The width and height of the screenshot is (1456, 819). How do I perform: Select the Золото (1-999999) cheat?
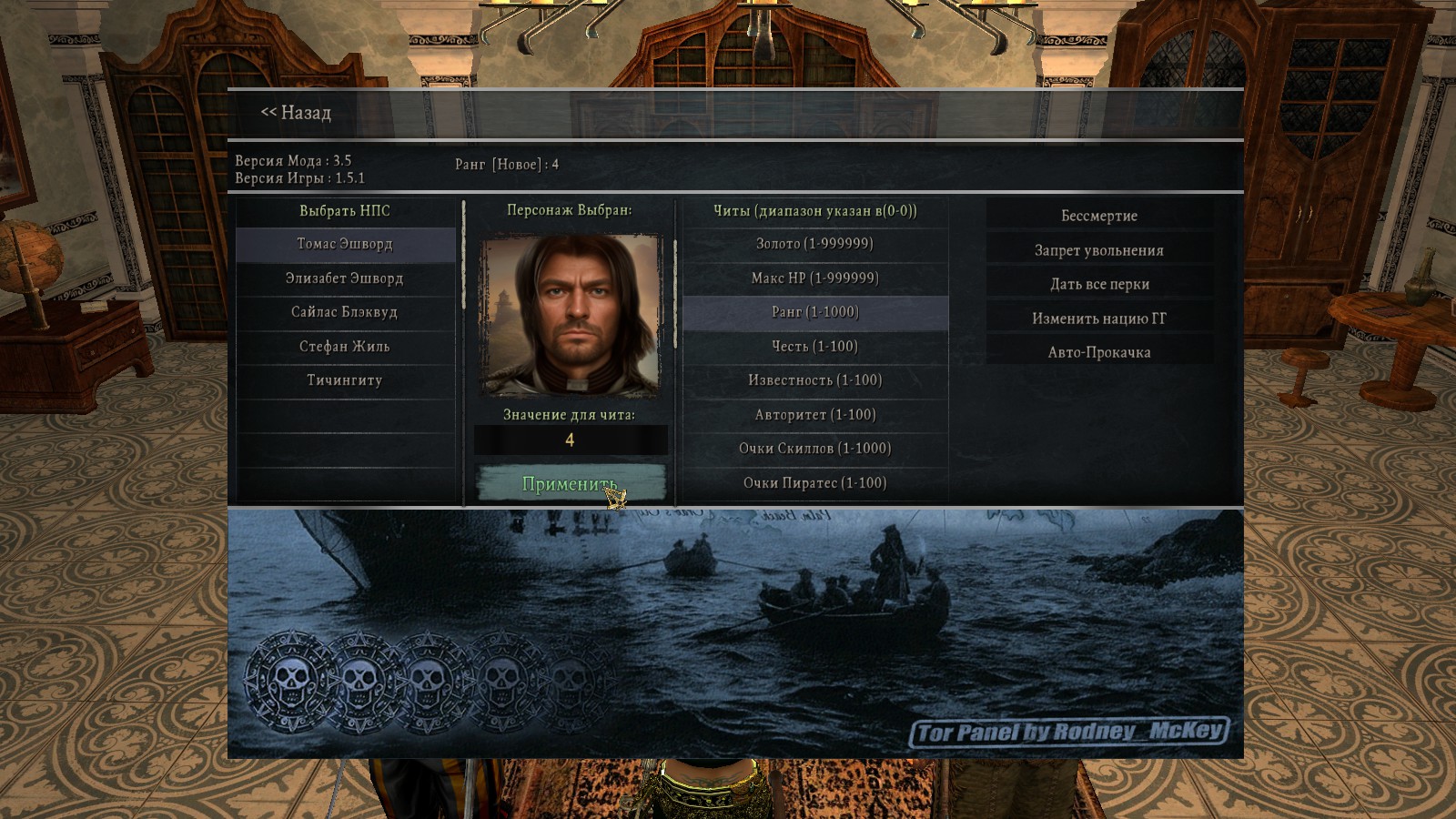[814, 244]
